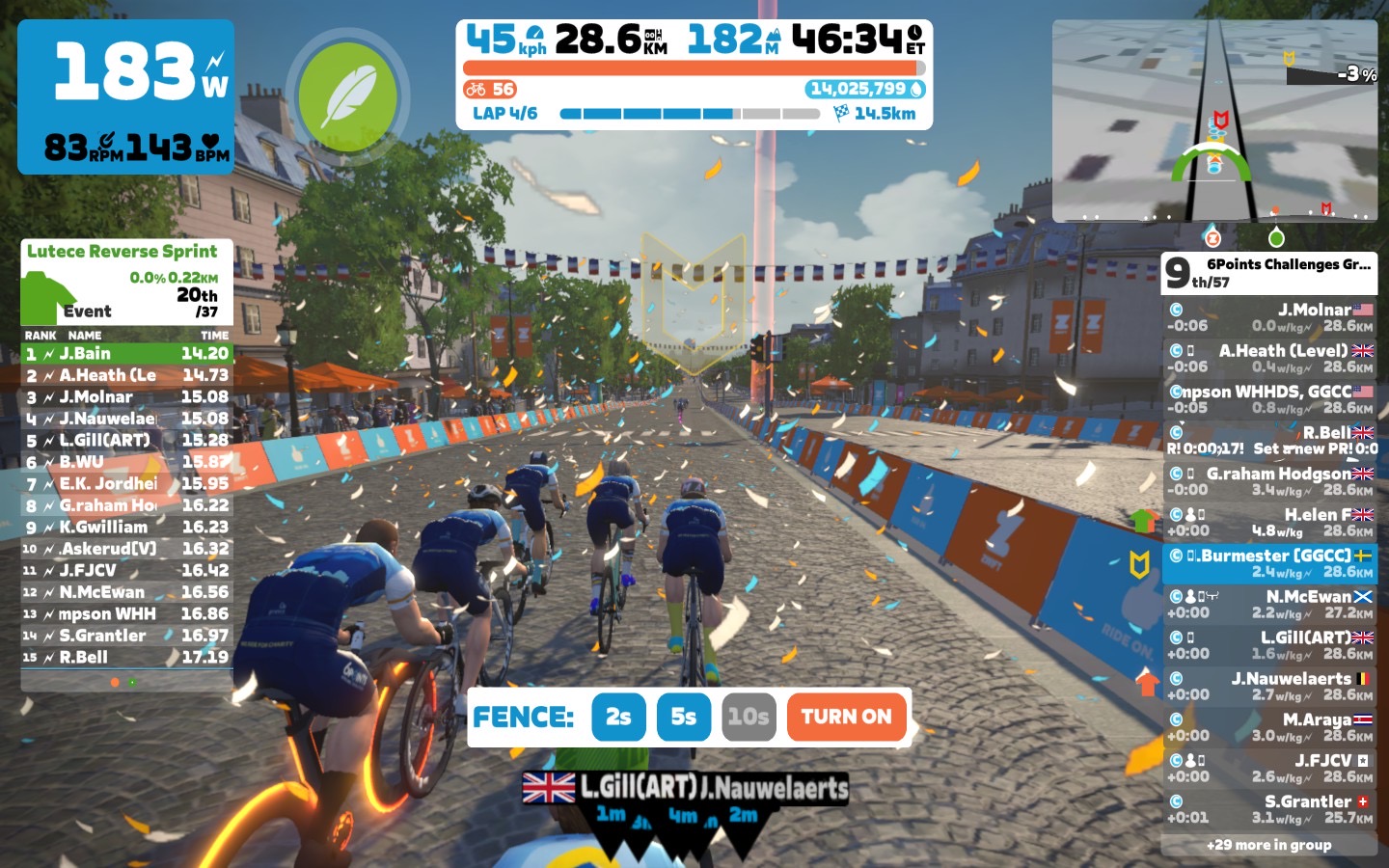Image resolution: width=1389 pixels, height=868 pixels.
Task: Select the 10s fence option
Action: point(749,717)
